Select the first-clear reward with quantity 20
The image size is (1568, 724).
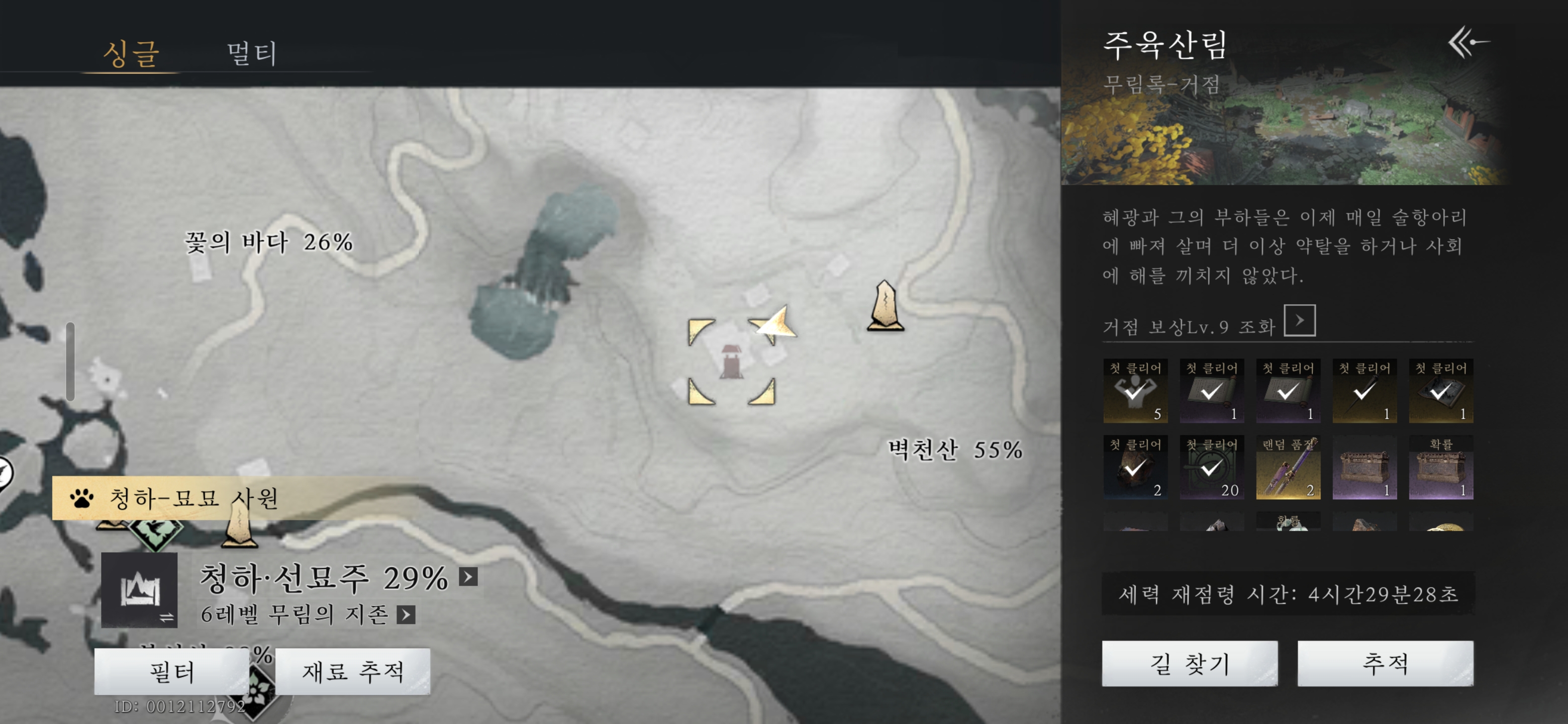pyautogui.click(x=1211, y=468)
